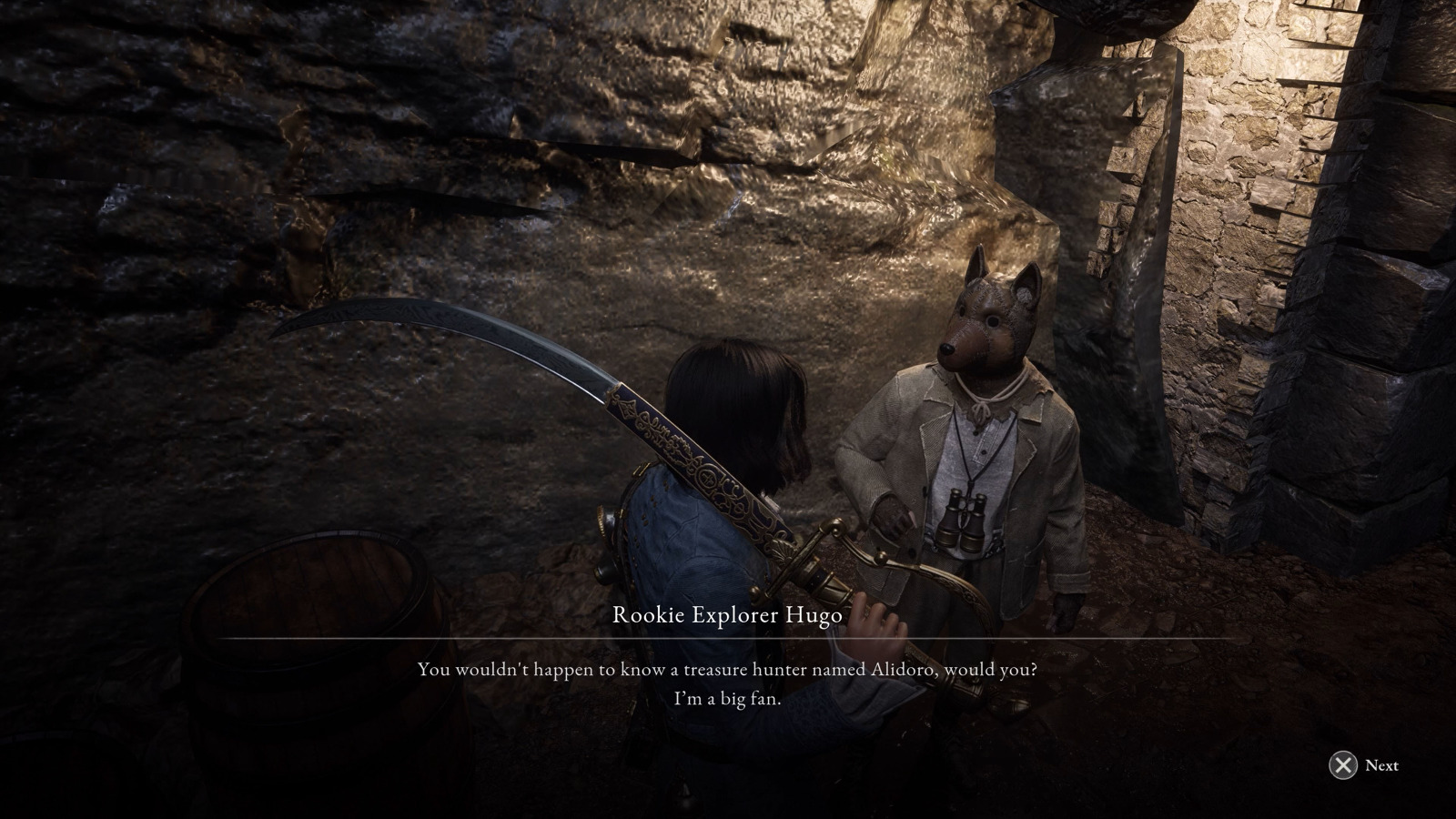Viewport: 1456px width, 819px height.
Task: Click the curved saber blade
Action: 473,332
